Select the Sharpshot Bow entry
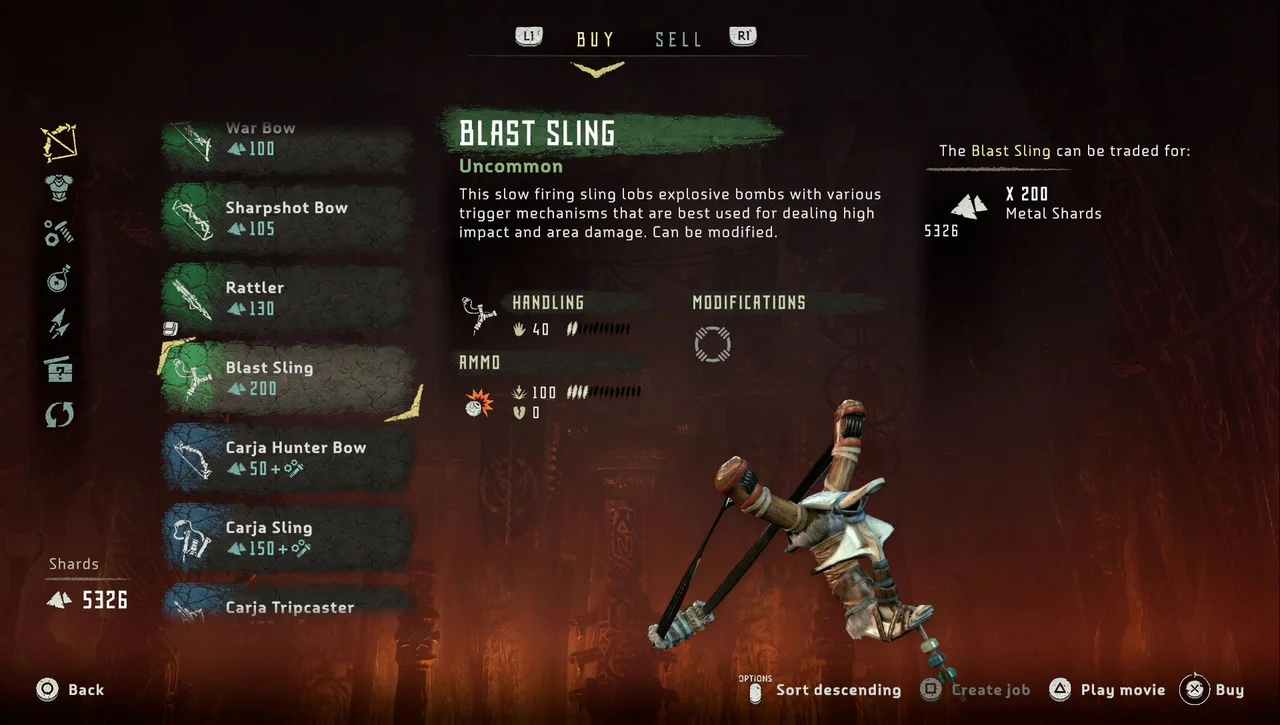Image resolution: width=1280 pixels, height=725 pixels. point(288,218)
